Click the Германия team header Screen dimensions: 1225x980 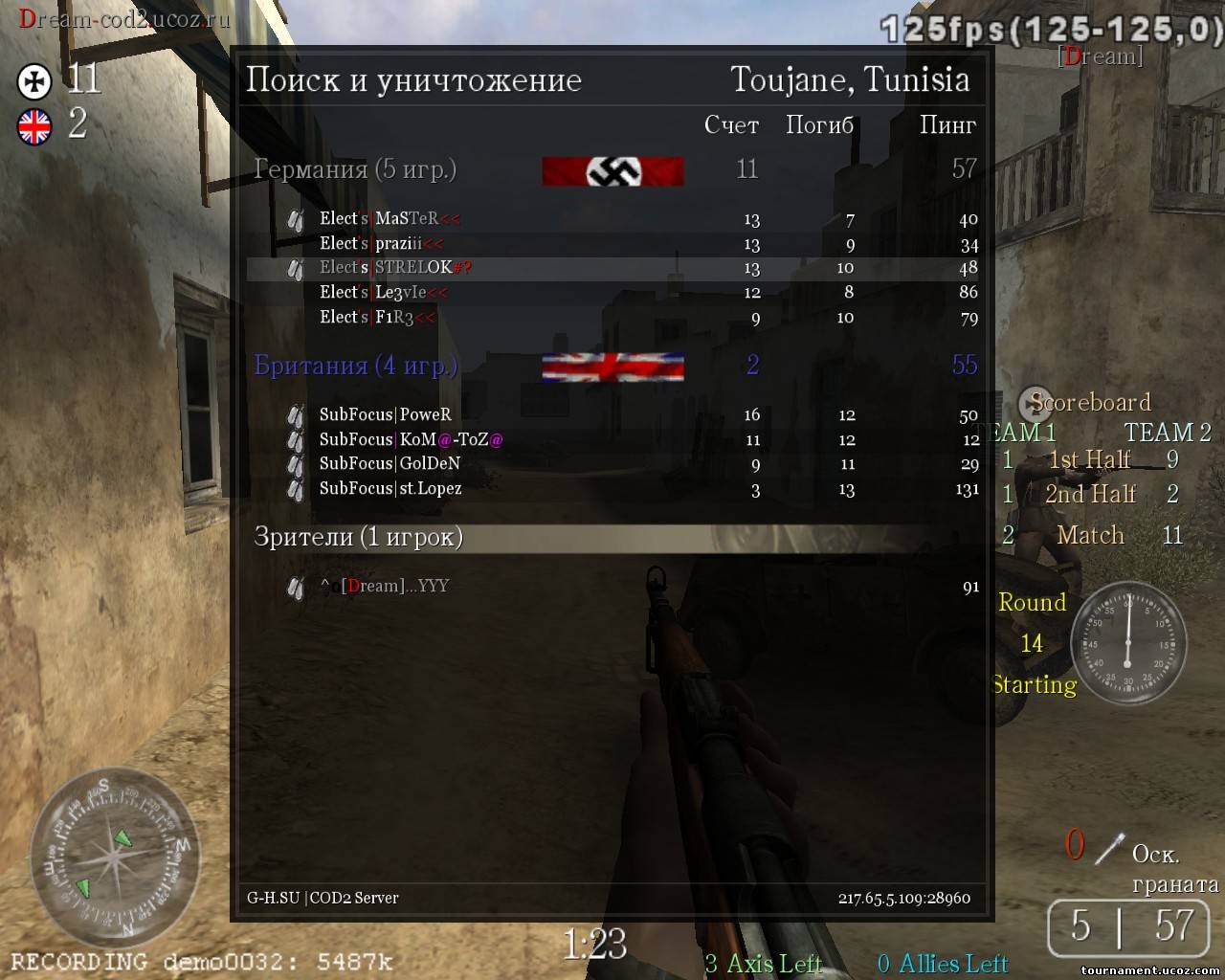click(355, 169)
